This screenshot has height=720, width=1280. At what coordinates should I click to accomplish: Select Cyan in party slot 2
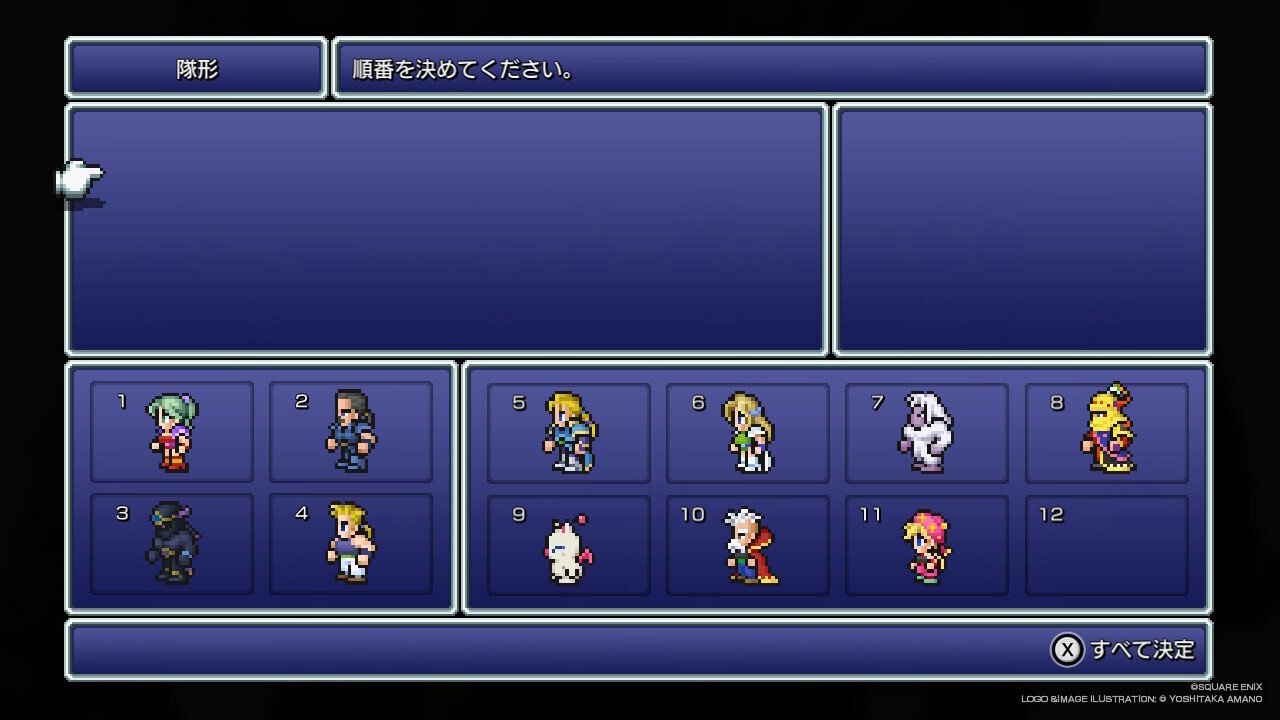click(x=350, y=430)
